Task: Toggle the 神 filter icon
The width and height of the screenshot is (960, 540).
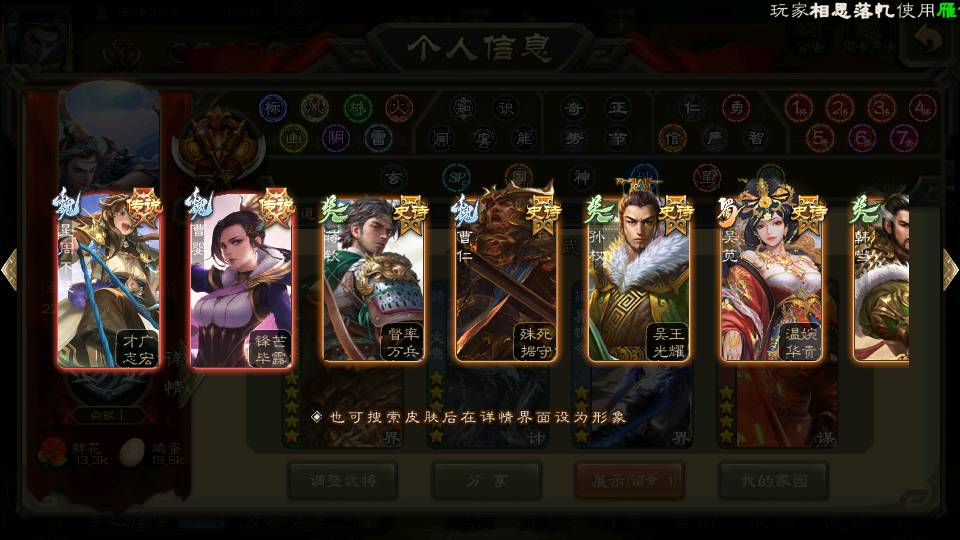Action: (x=581, y=178)
